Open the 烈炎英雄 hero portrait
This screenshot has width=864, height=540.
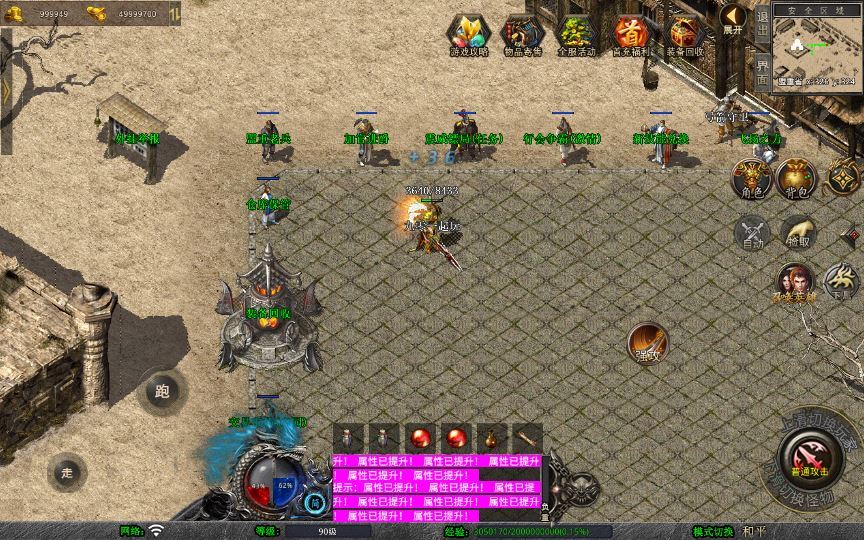[795, 282]
